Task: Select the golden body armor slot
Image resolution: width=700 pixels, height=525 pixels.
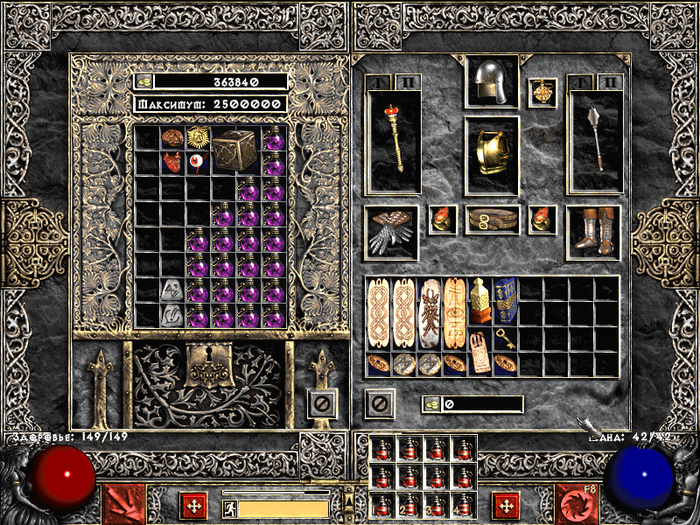Action: pos(490,153)
